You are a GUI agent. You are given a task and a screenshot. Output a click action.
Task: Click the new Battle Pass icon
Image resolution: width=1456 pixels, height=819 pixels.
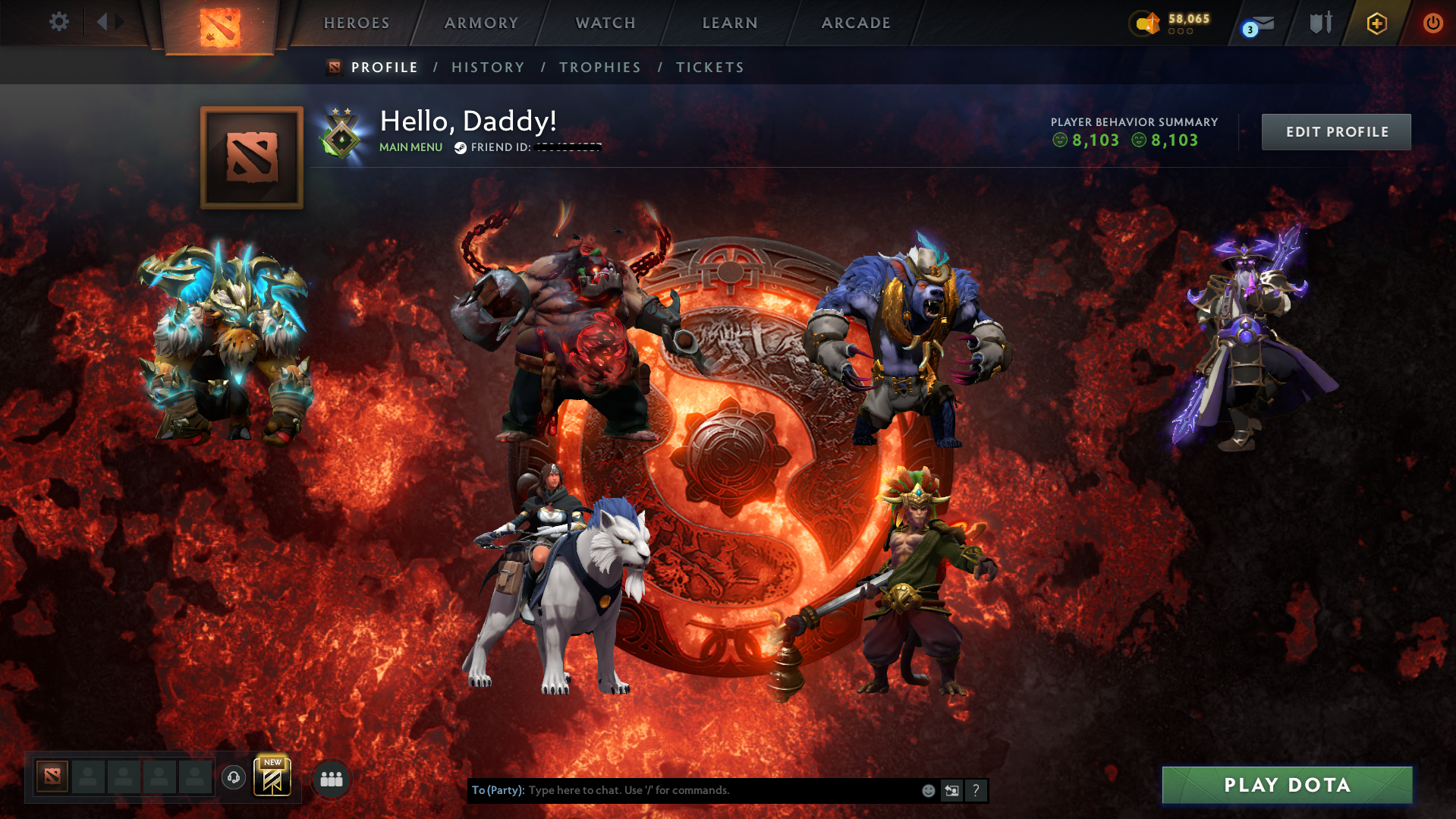tap(272, 779)
